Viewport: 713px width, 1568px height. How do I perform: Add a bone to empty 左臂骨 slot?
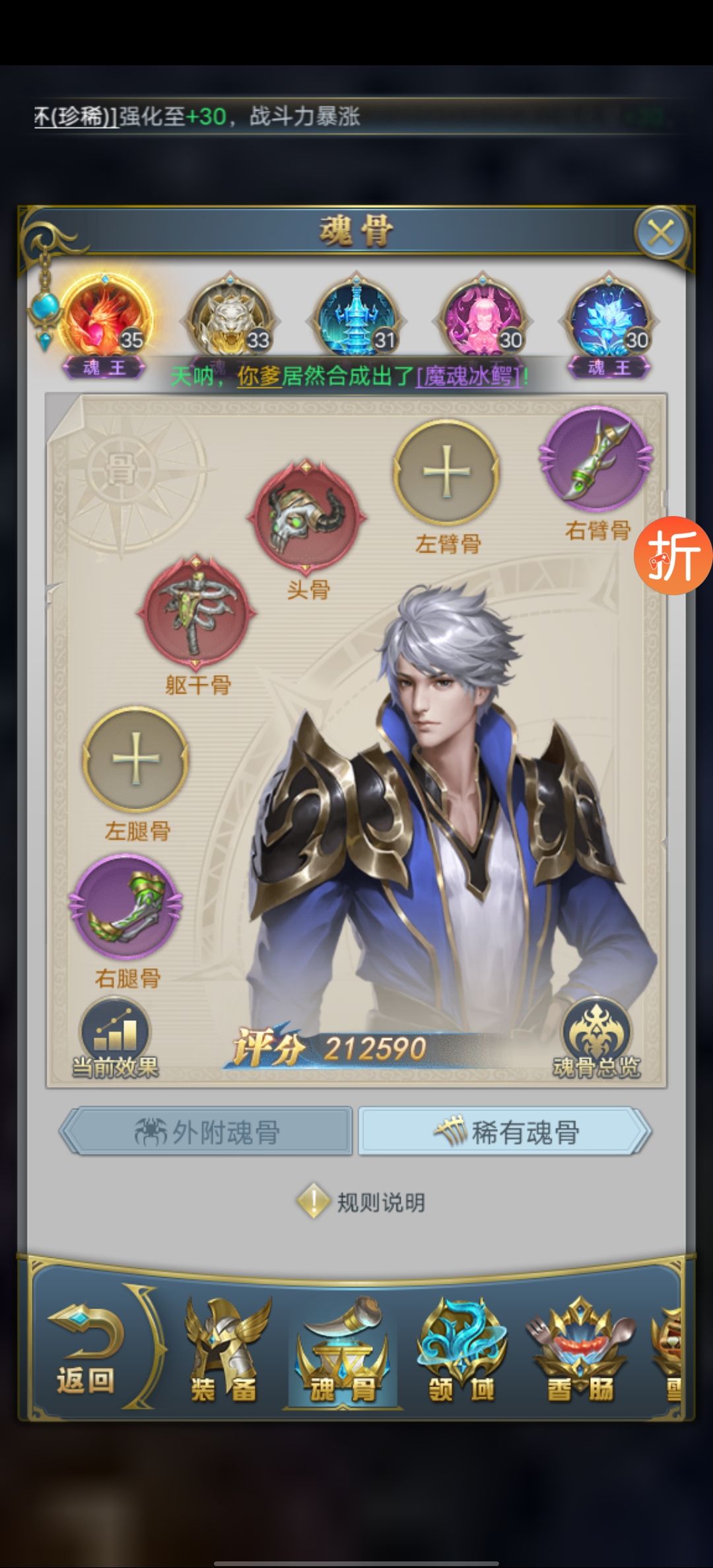[x=446, y=472]
